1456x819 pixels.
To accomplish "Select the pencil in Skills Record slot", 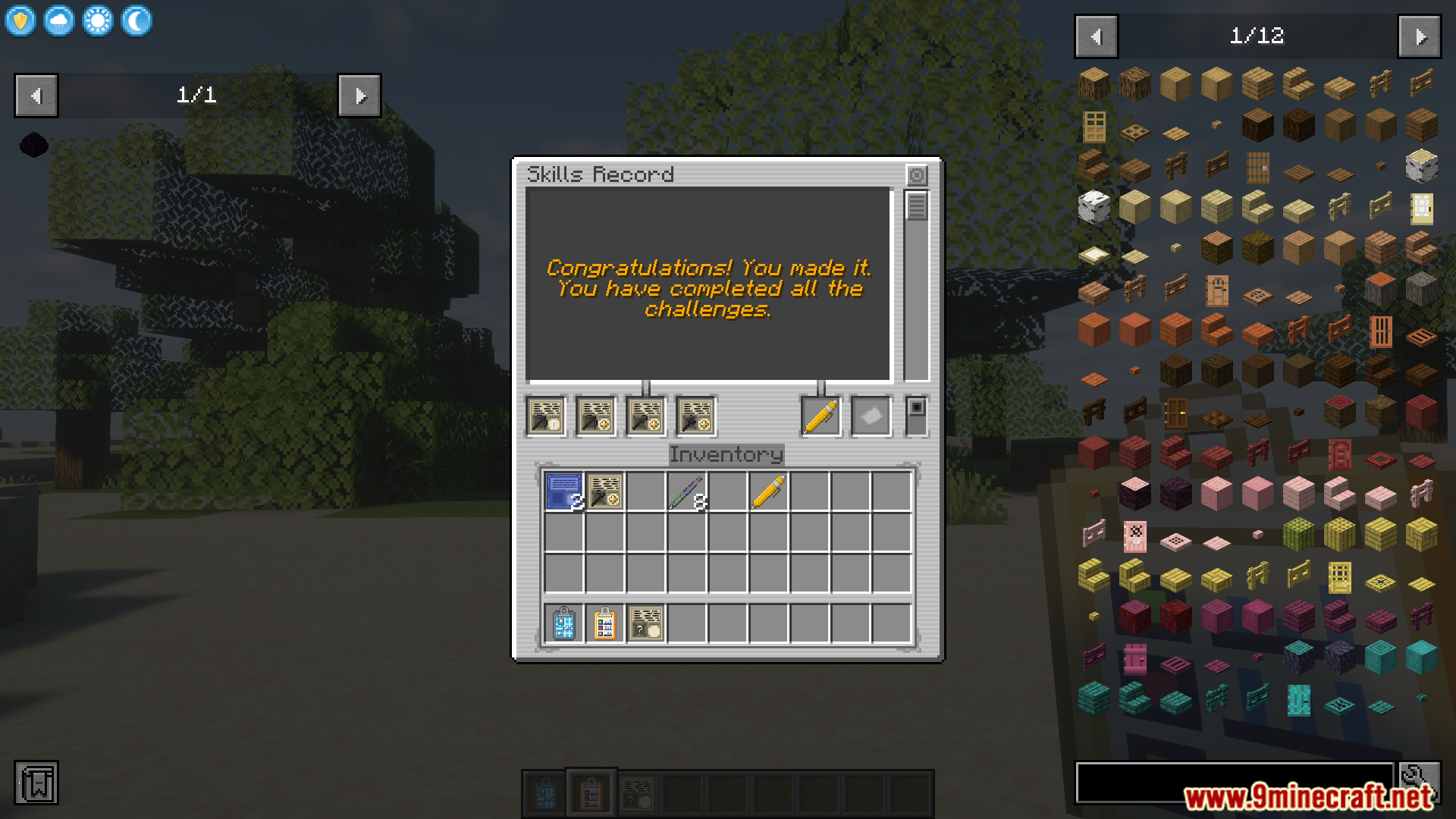I will click(x=821, y=416).
